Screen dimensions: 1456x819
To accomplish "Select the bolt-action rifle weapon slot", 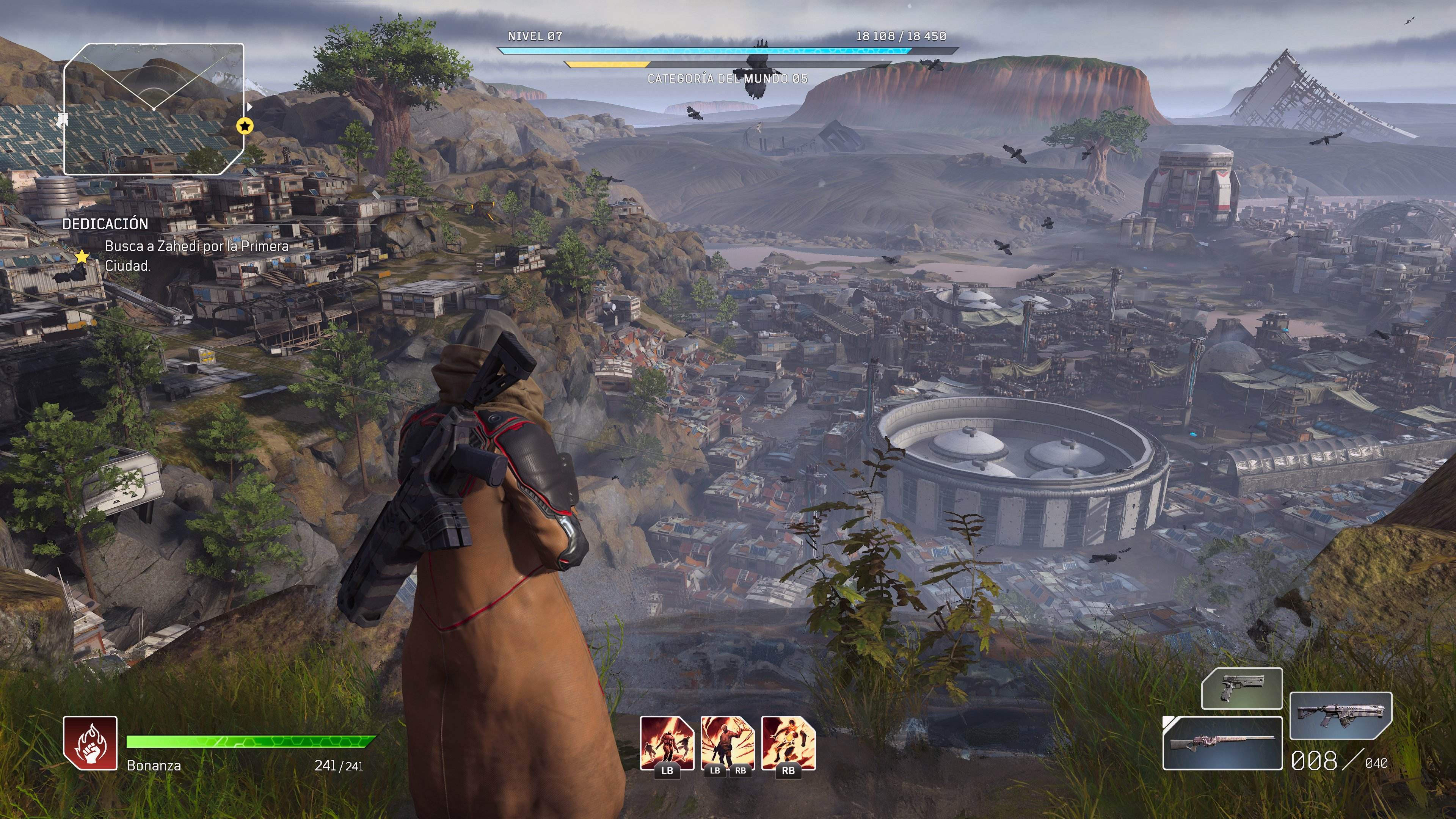I will click(x=1222, y=743).
